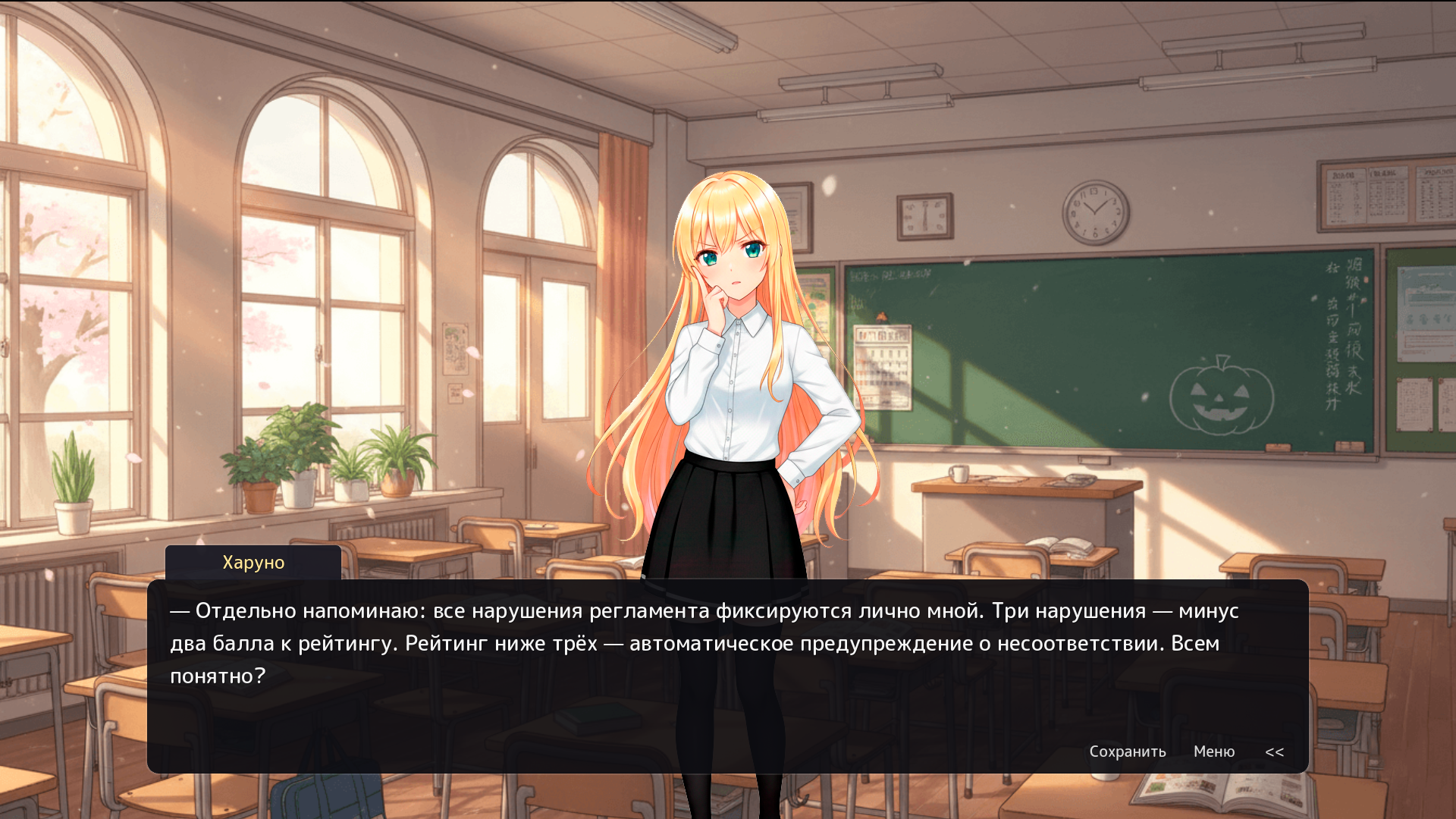Open the "Меню" from the dialogue box

pyautogui.click(x=1214, y=752)
